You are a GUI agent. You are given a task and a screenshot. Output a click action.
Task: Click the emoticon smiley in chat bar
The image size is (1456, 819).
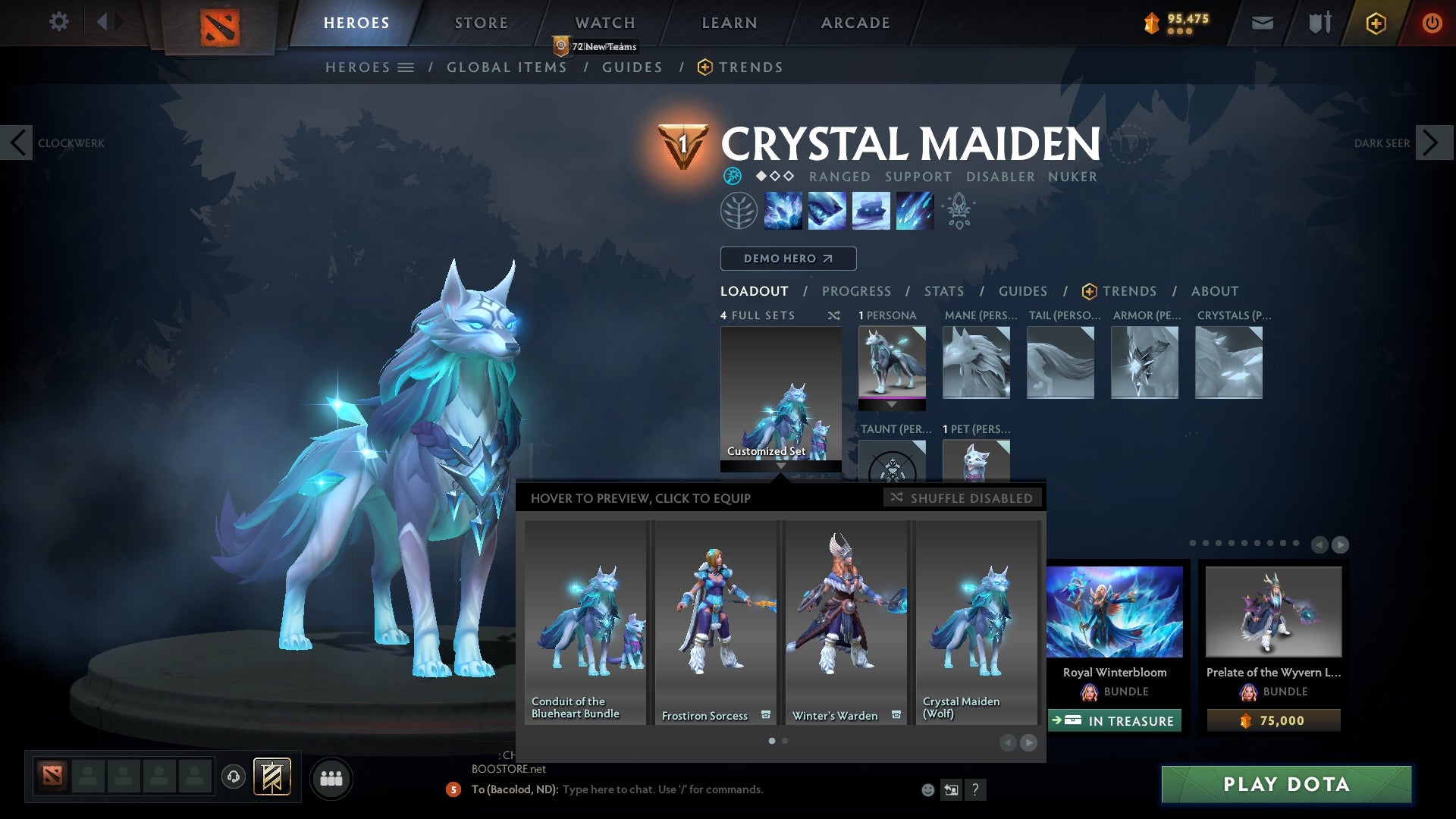coord(927,789)
